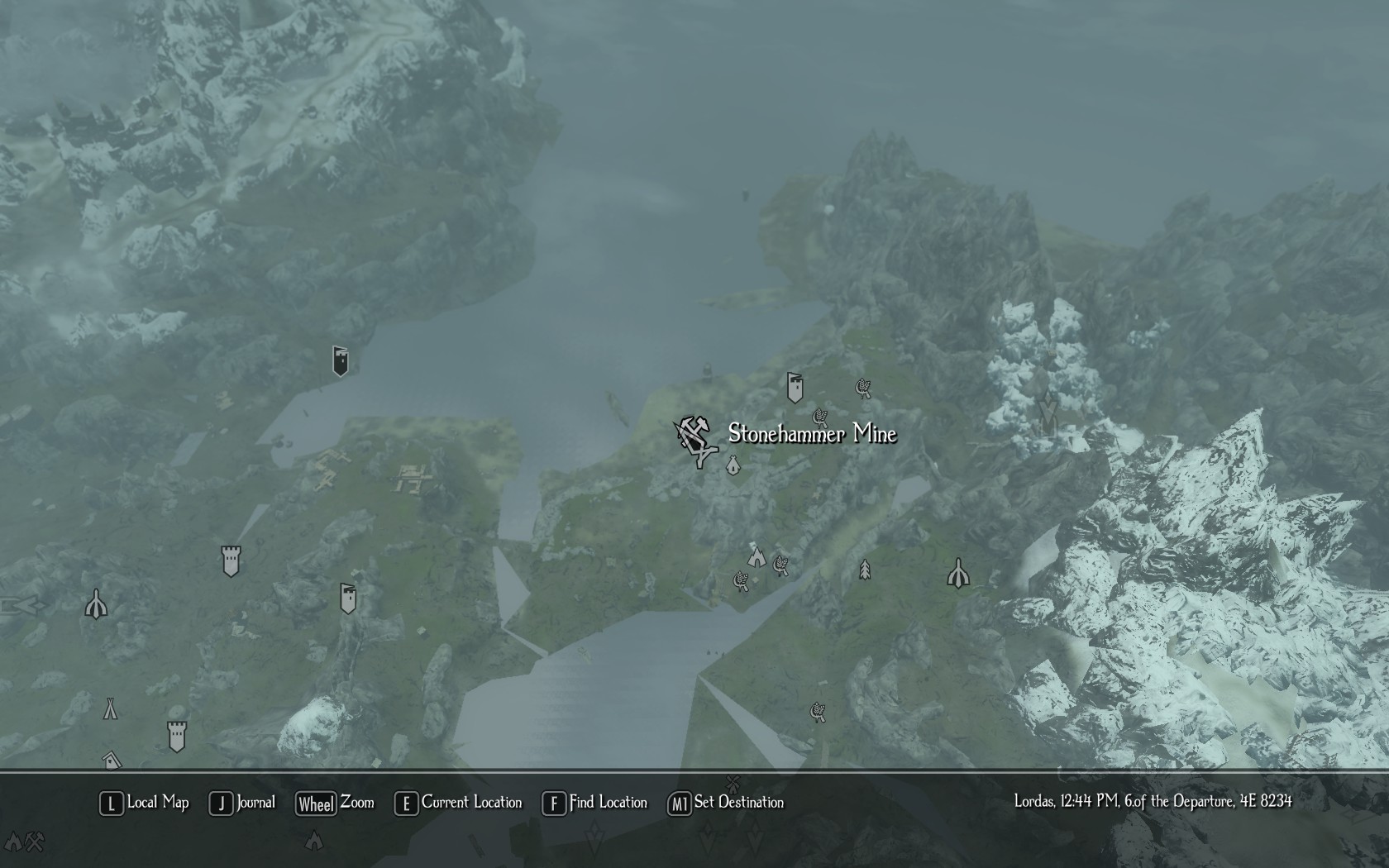Viewport: 1389px width, 868px height.
Task: Click the Set Destination option
Action: (726, 803)
